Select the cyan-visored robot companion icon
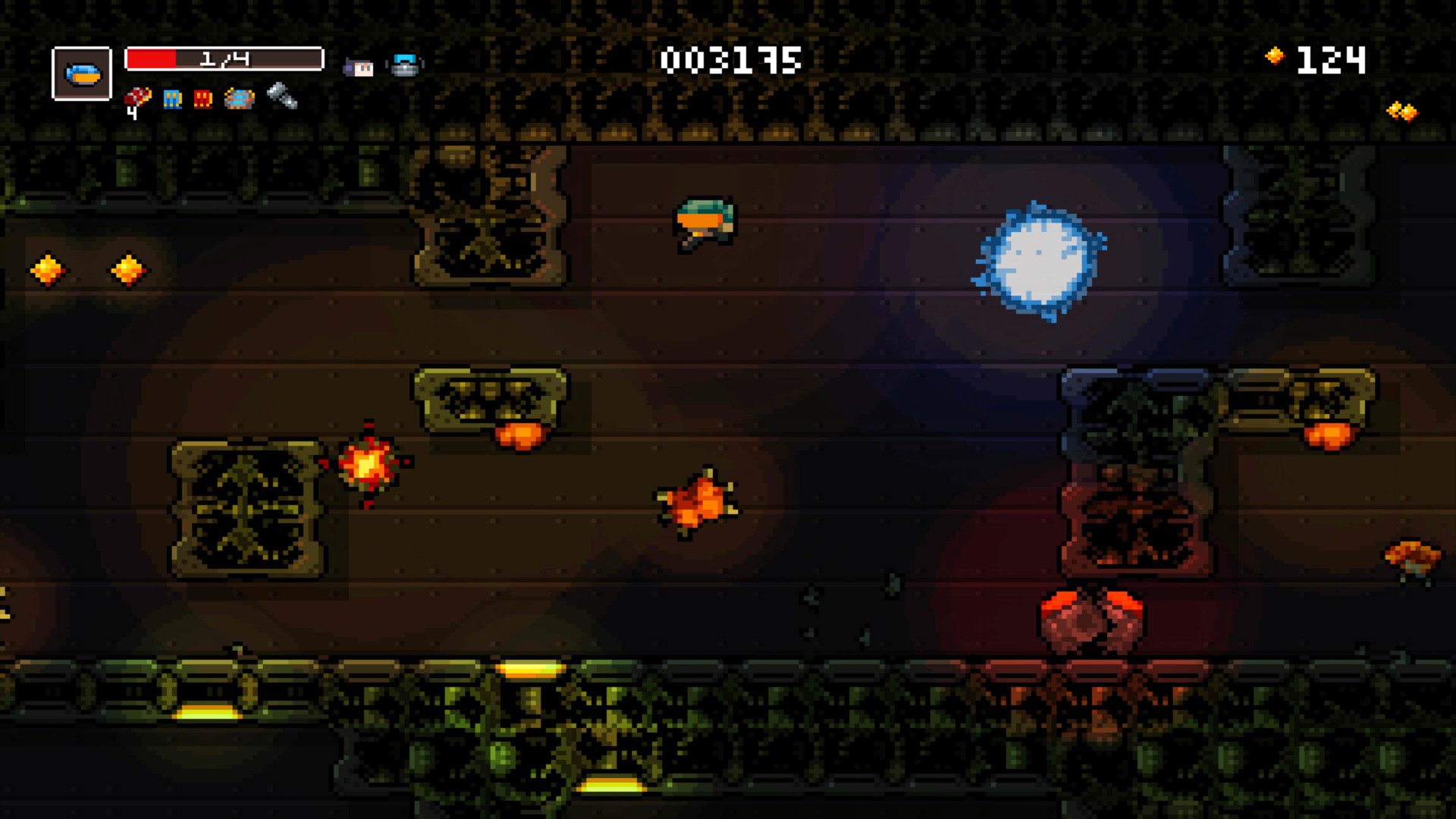1456x819 pixels. click(405, 66)
